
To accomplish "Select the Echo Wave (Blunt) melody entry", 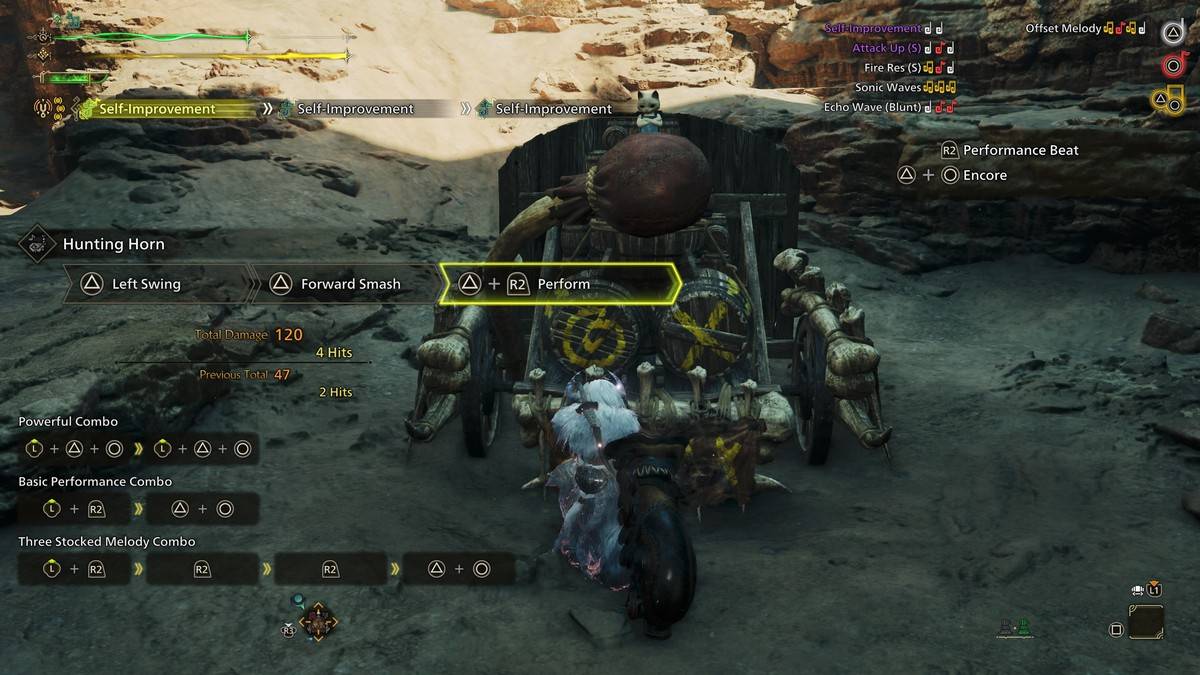I will click(x=873, y=107).
